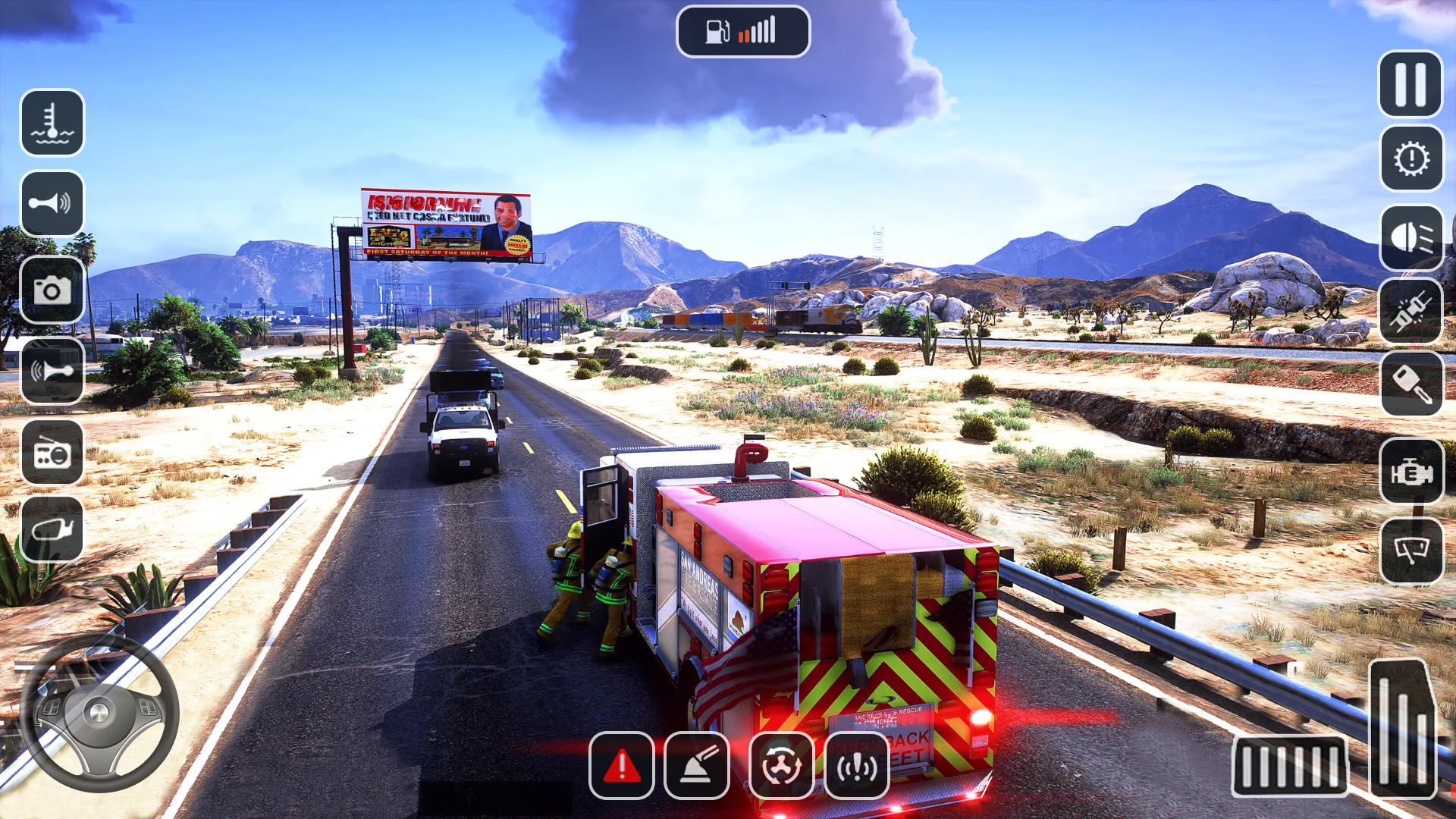Sound the air horn
The image size is (1456, 819).
tap(52, 203)
